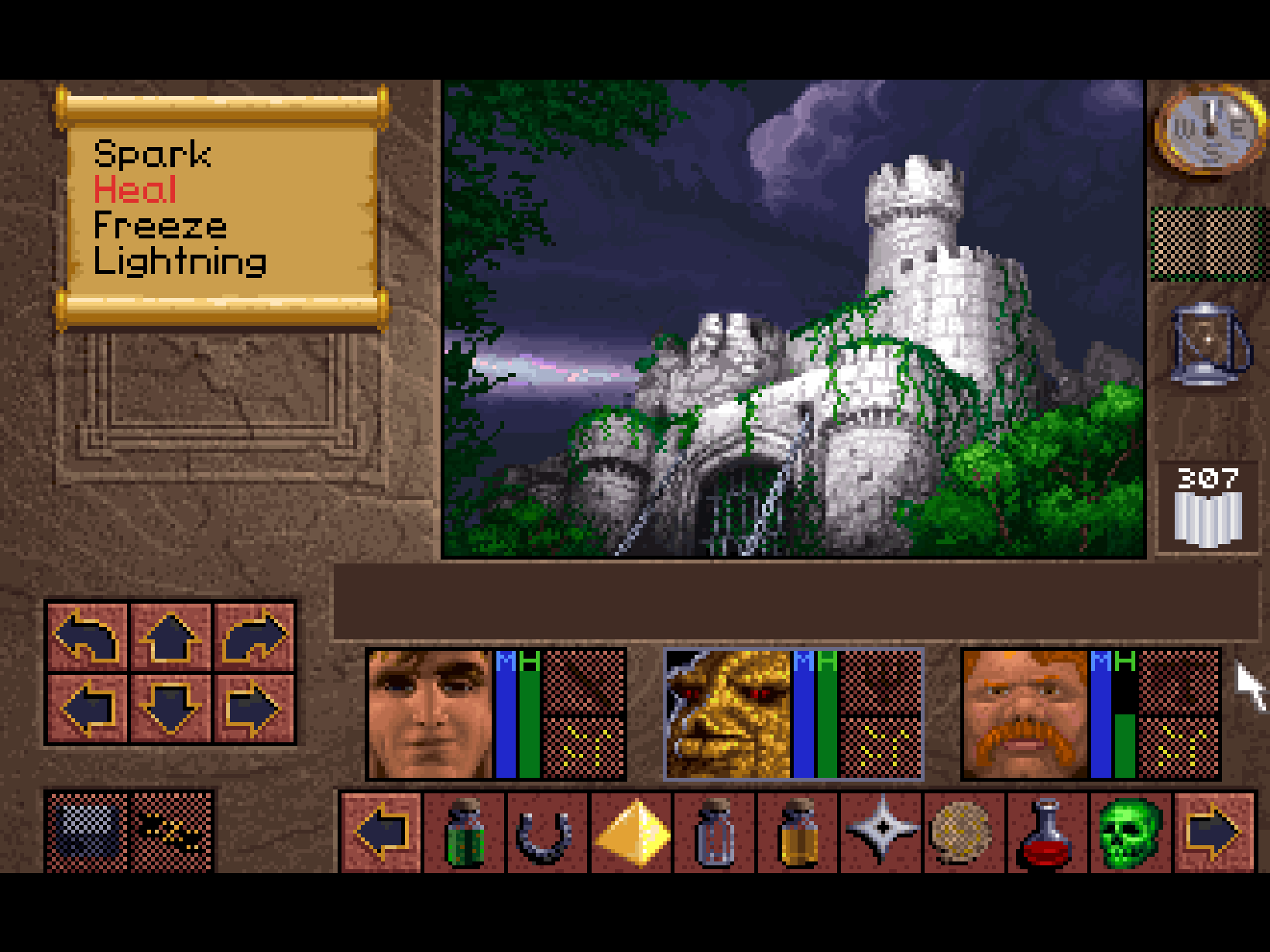Select the golden-faced creature portrait

click(728, 714)
